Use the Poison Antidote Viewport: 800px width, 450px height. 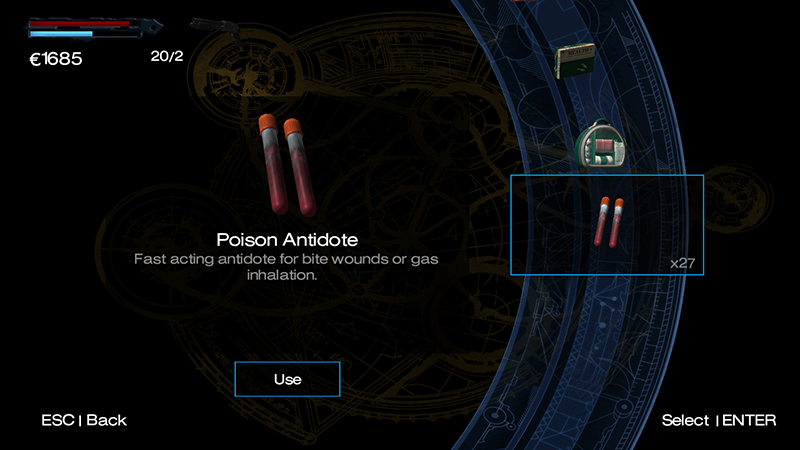[287, 380]
